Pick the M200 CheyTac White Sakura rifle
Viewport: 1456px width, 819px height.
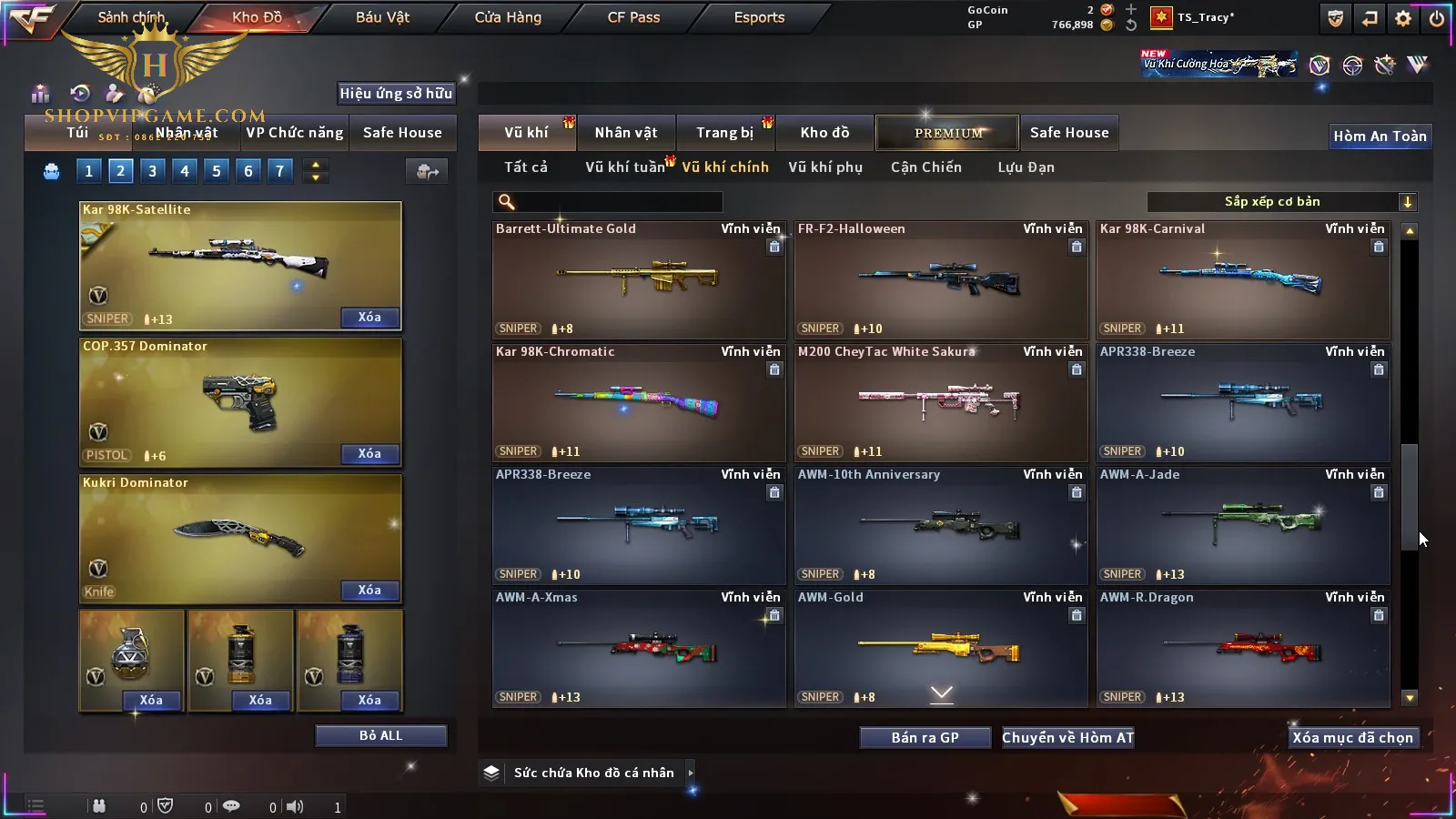[940, 403]
